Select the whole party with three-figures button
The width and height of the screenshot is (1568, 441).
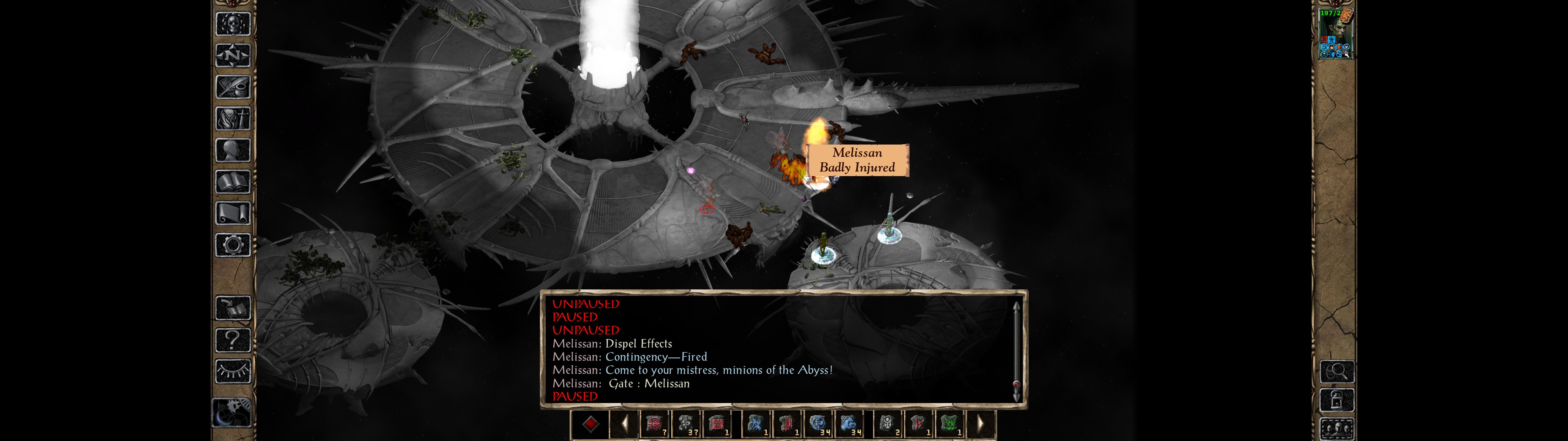click(1337, 429)
